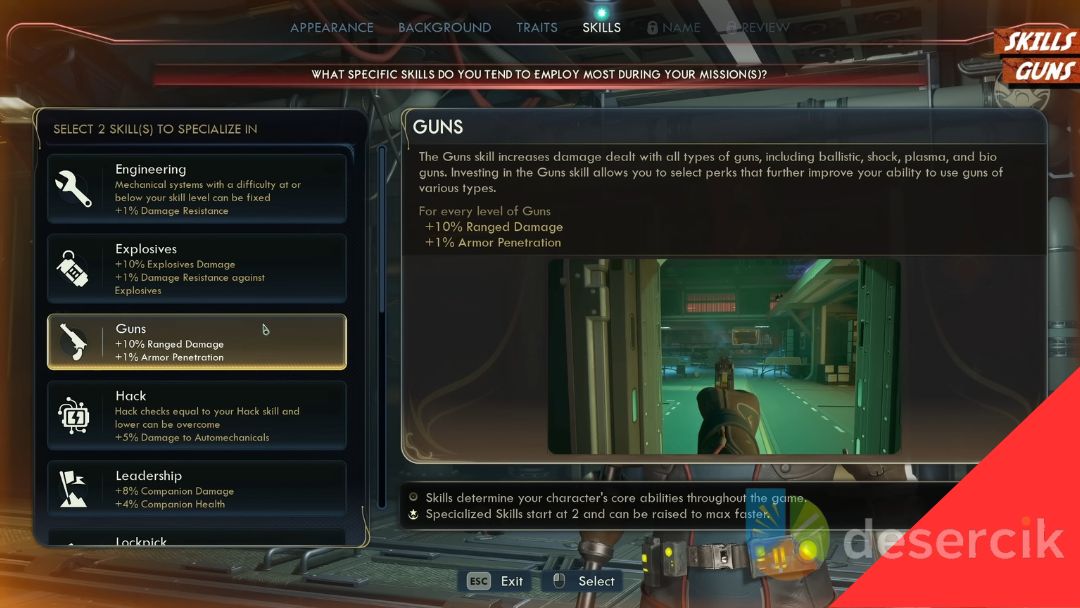Click the Select button
The width and height of the screenshot is (1080, 608).
coord(583,581)
